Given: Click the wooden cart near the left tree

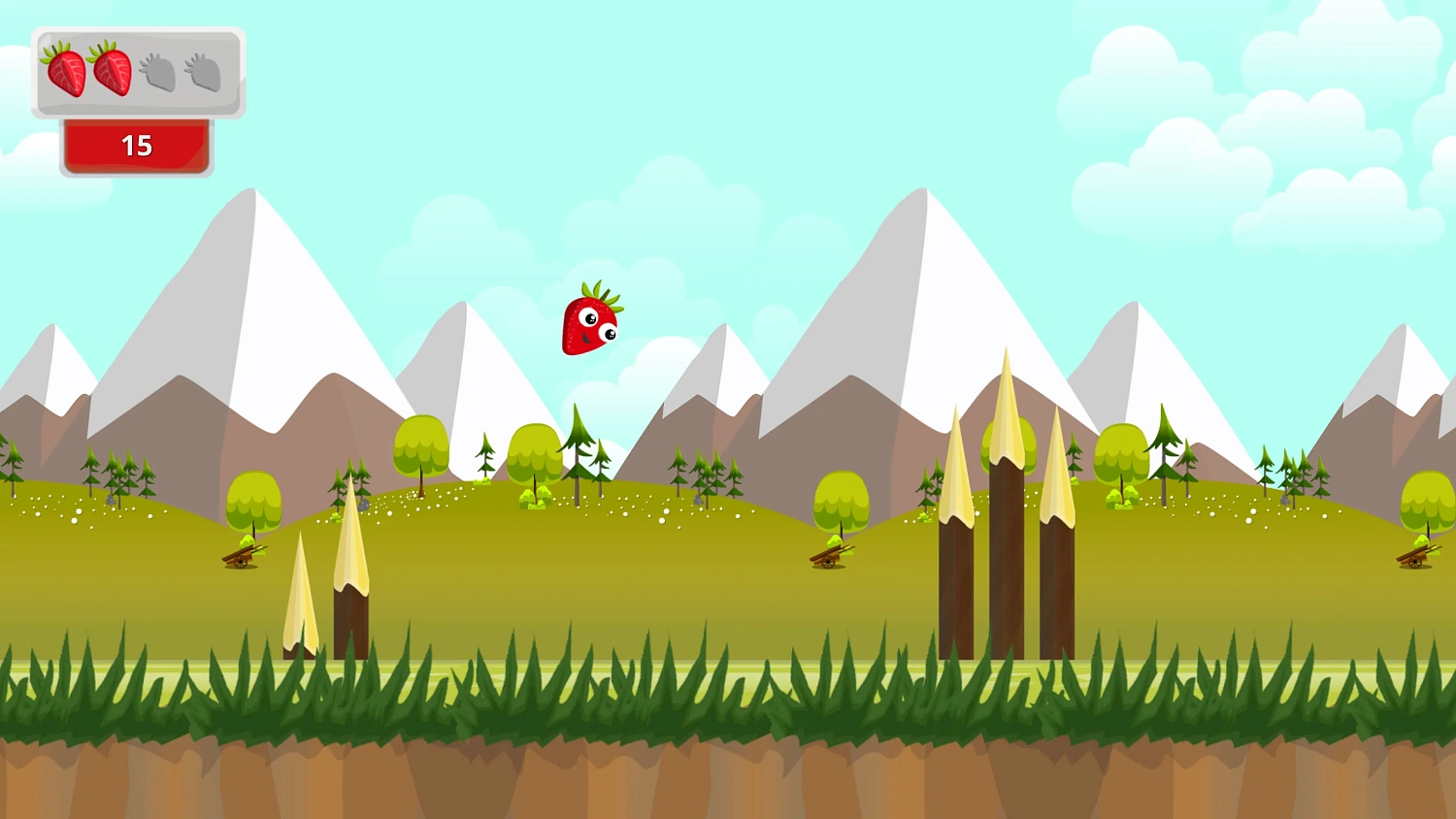Looking at the screenshot, I should click(x=241, y=555).
